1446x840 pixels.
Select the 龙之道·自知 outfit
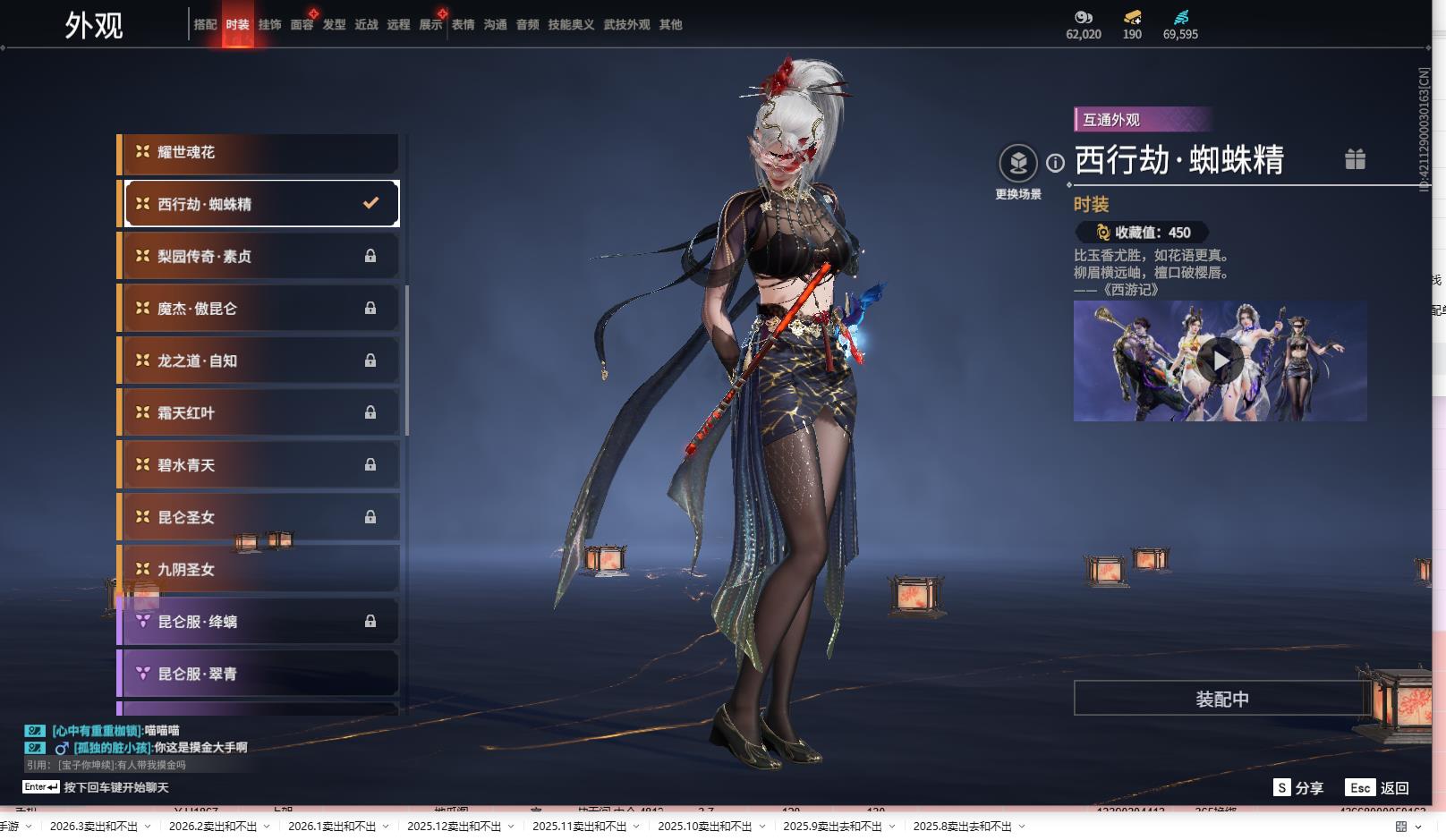point(259,361)
